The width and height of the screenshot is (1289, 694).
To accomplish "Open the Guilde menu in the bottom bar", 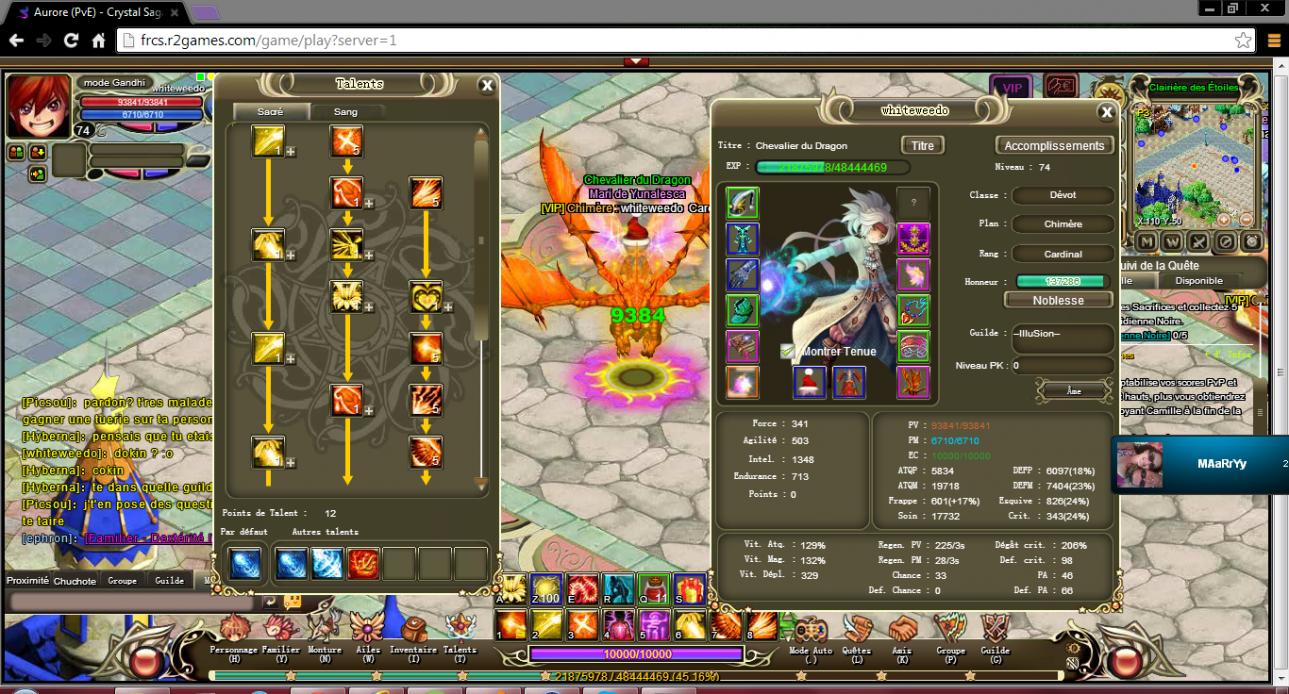I will (995, 634).
